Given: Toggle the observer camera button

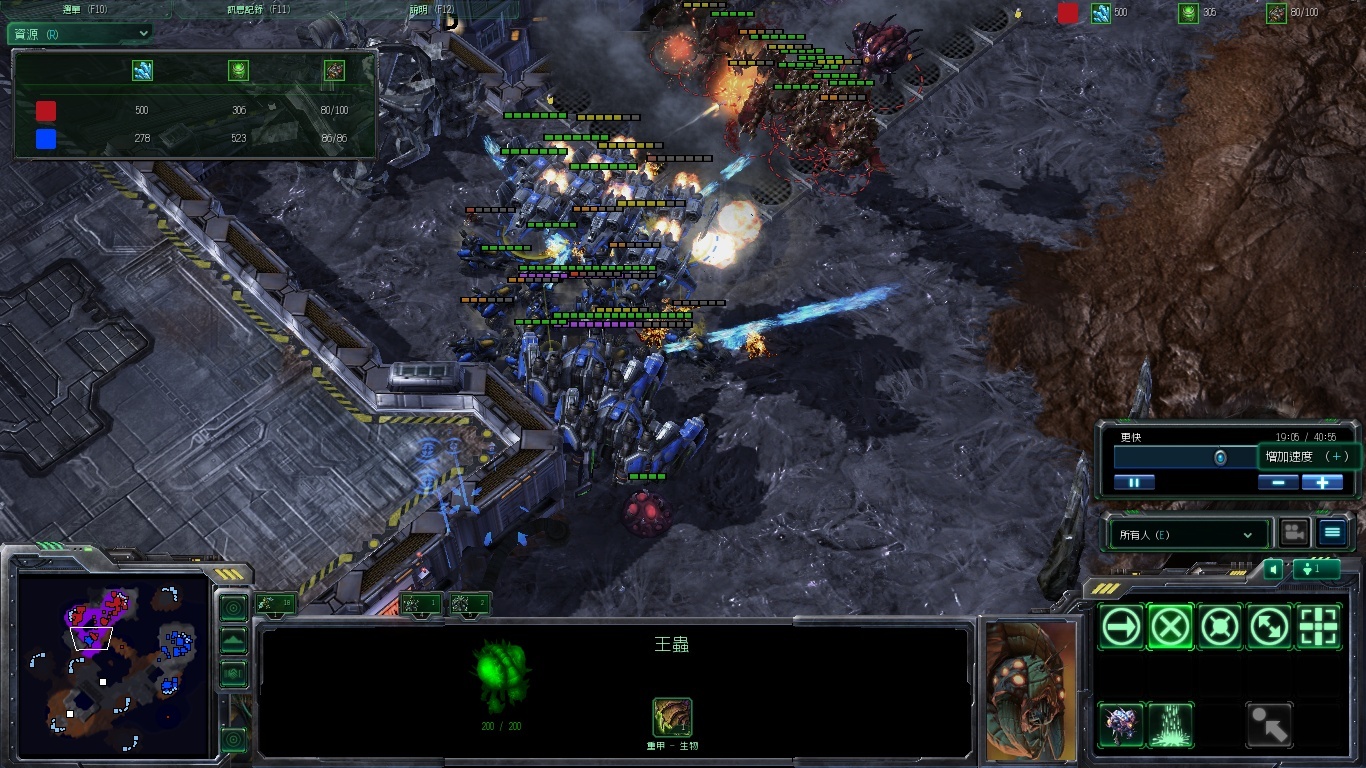Looking at the screenshot, I should (1295, 533).
